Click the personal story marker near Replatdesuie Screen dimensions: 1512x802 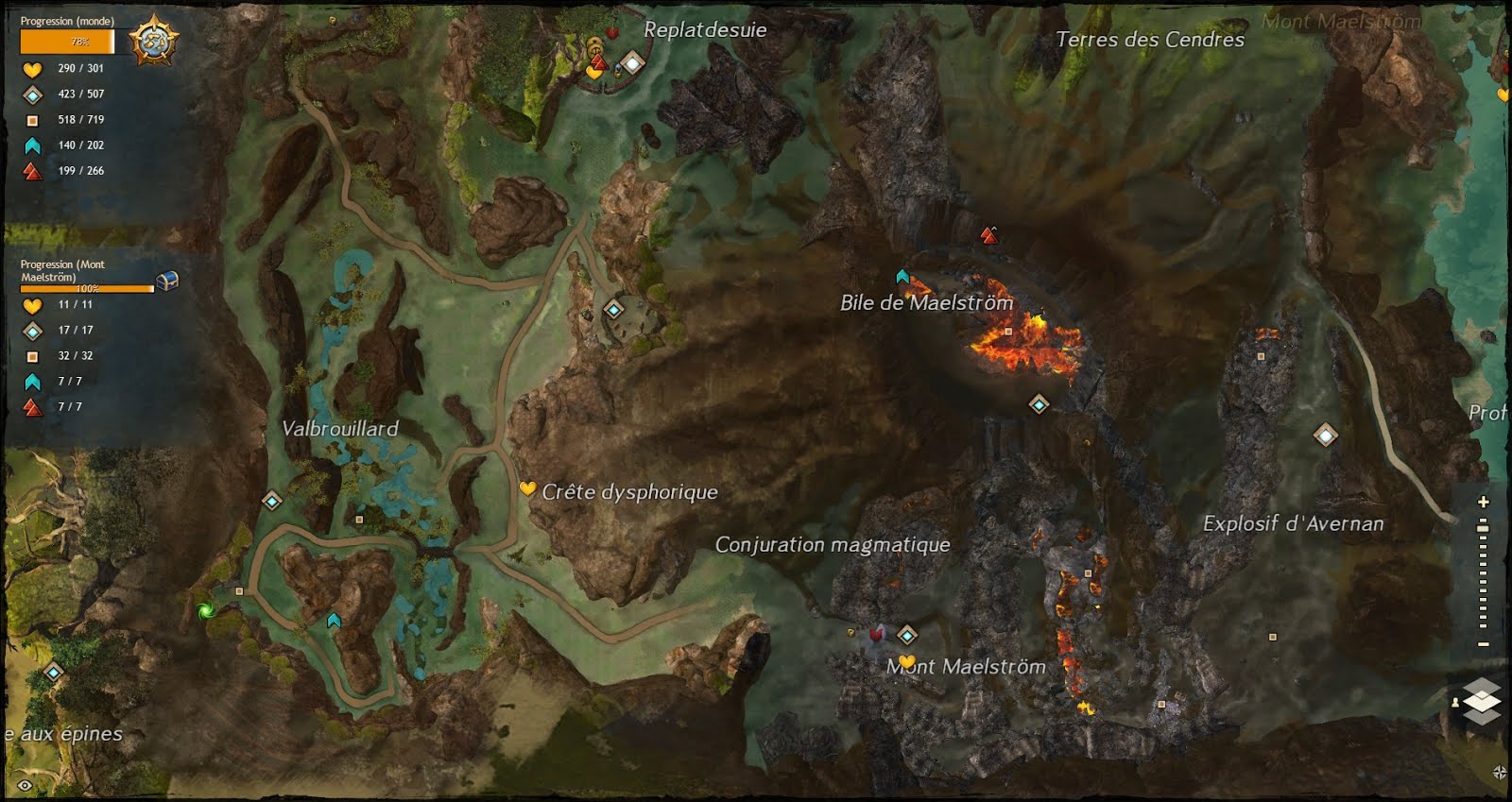pyautogui.click(x=612, y=30)
